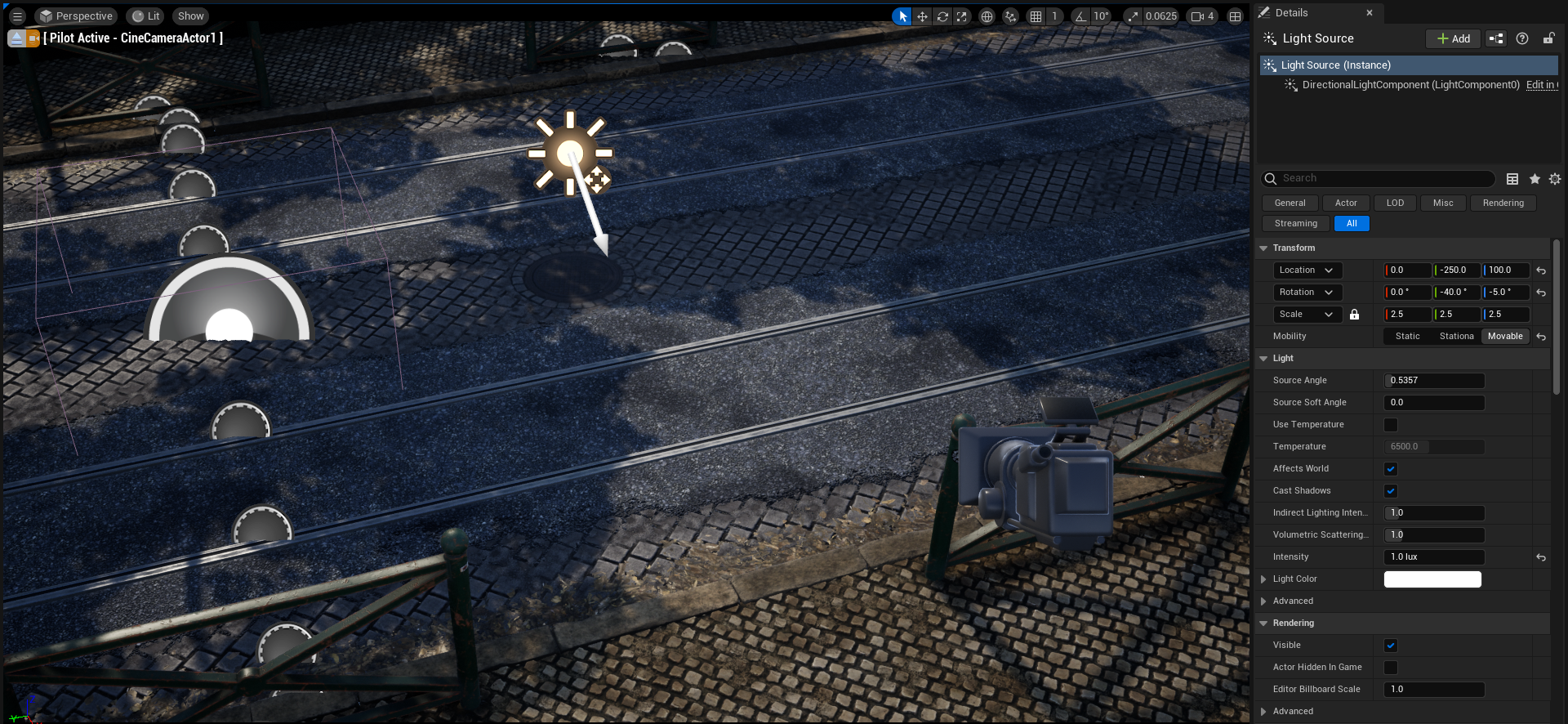Viewport: 1568px width, 724px height.
Task: Open the white Light Color swatch
Action: point(1432,579)
